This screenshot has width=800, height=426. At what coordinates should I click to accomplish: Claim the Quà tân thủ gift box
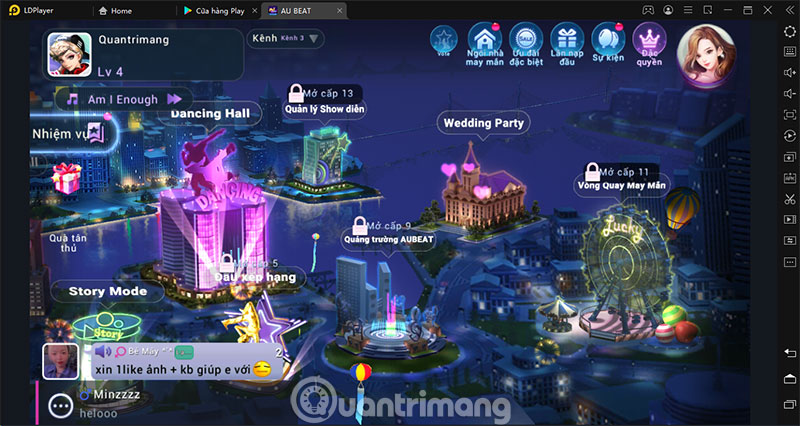[68, 182]
